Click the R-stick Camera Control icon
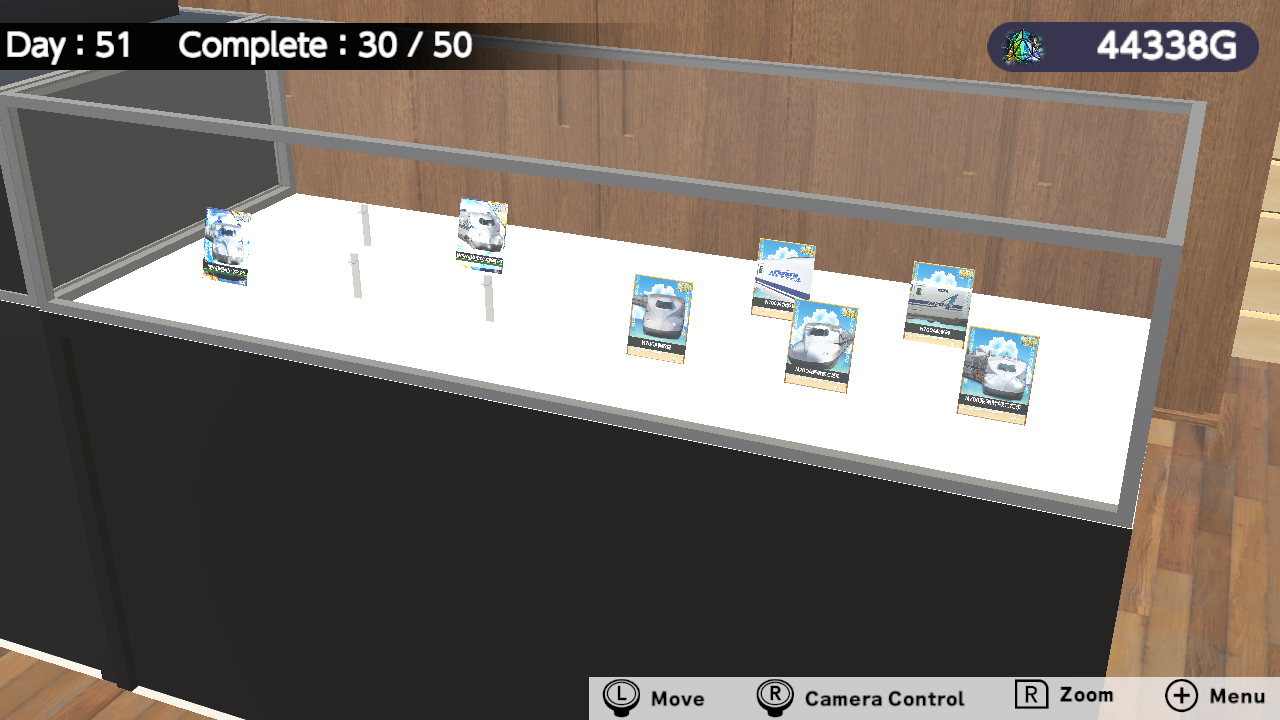 pos(776,695)
